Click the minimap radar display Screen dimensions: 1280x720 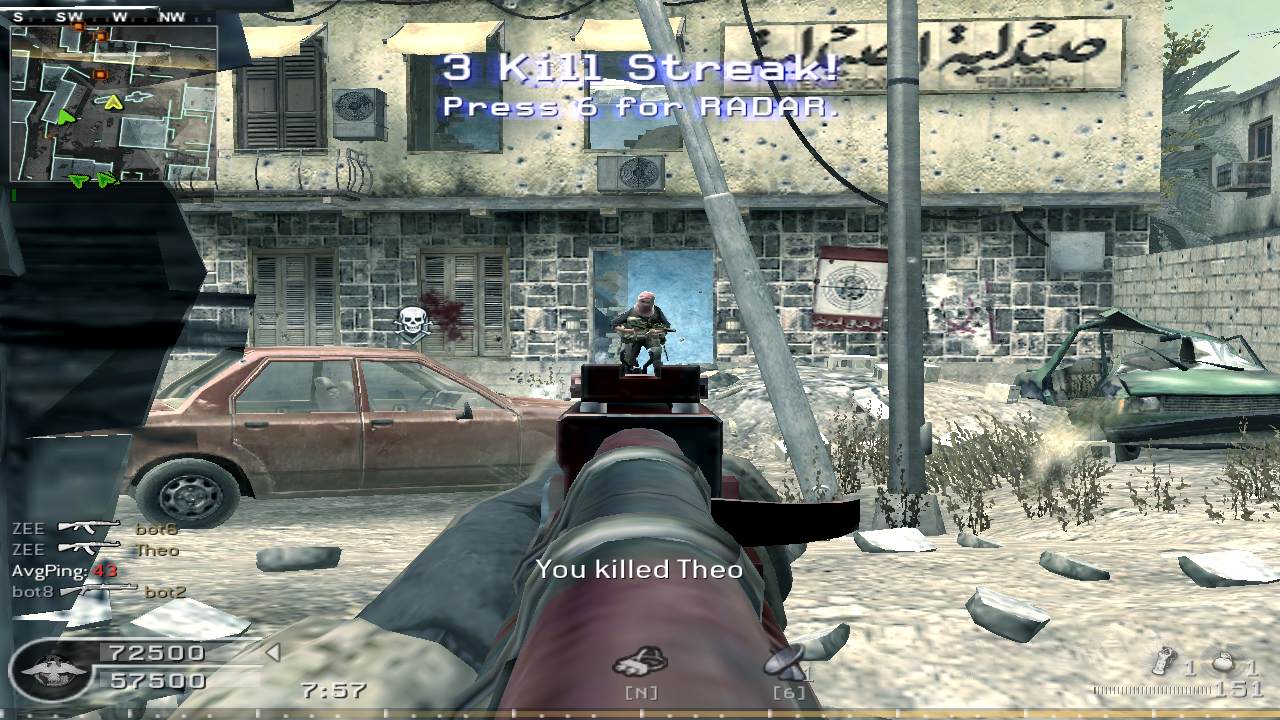113,103
